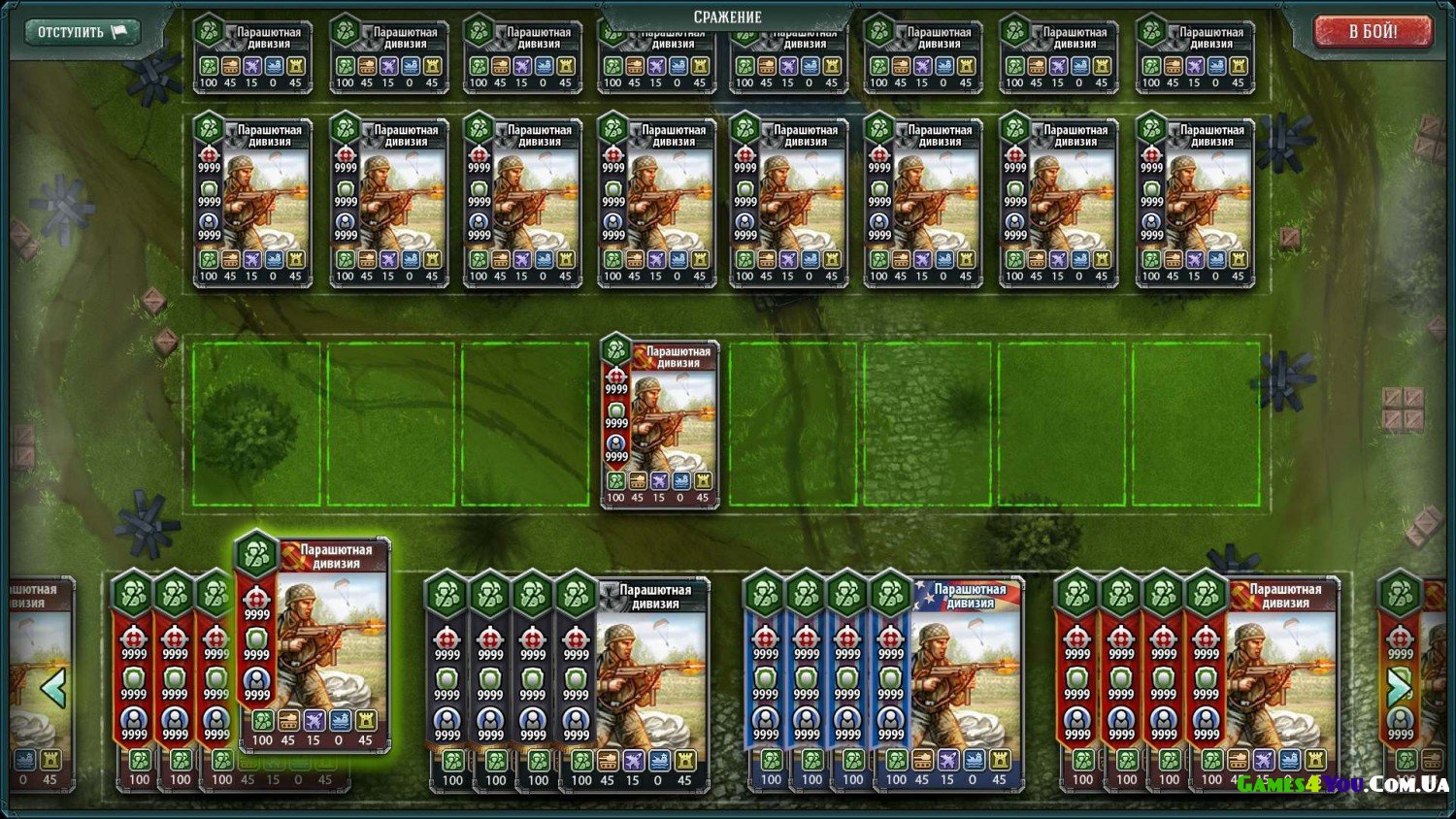Show next cards with the right arrow
The width and height of the screenshot is (1456, 819).
tap(1399, 688)
